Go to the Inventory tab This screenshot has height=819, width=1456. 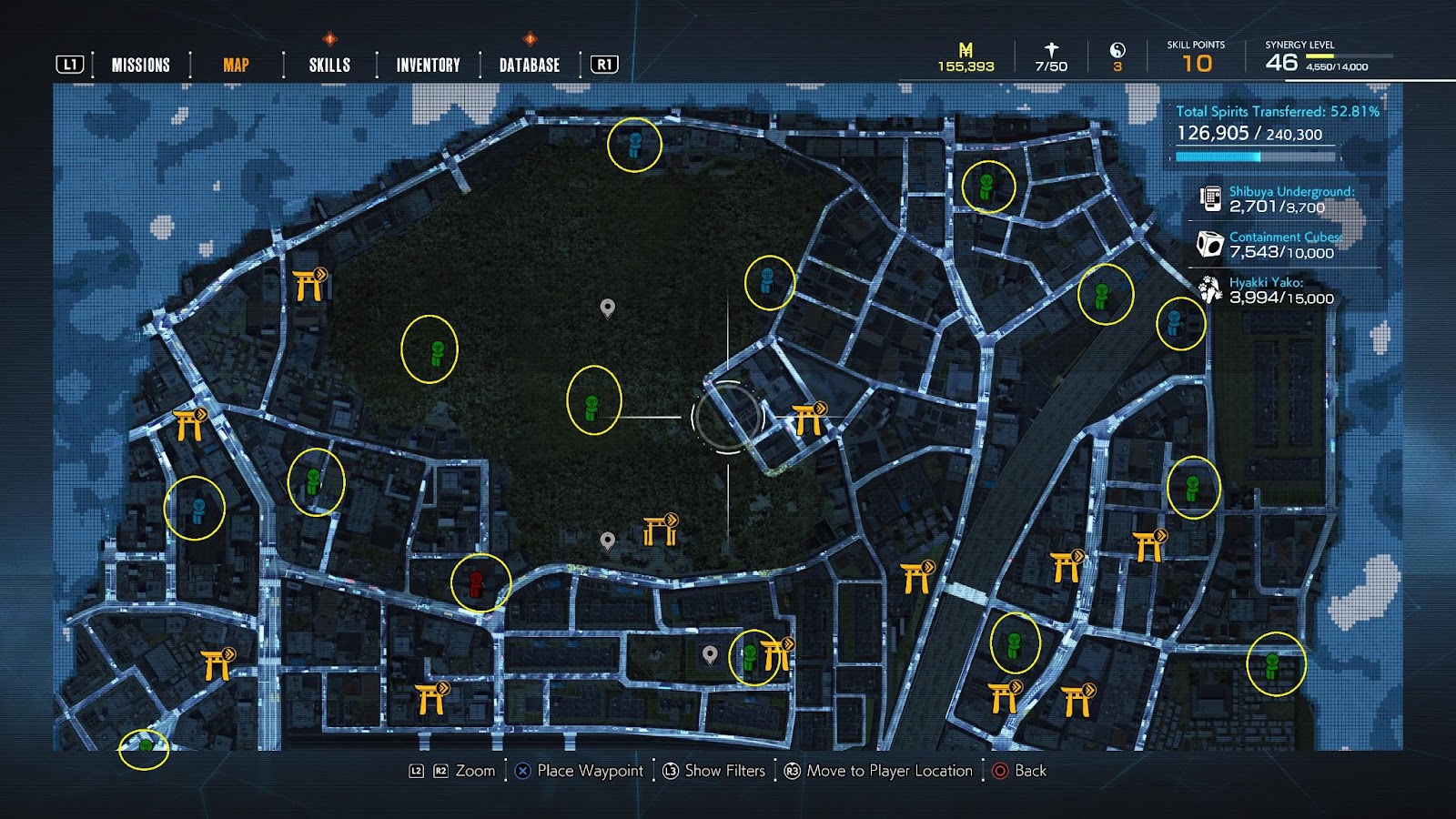(x=428, y=65)
